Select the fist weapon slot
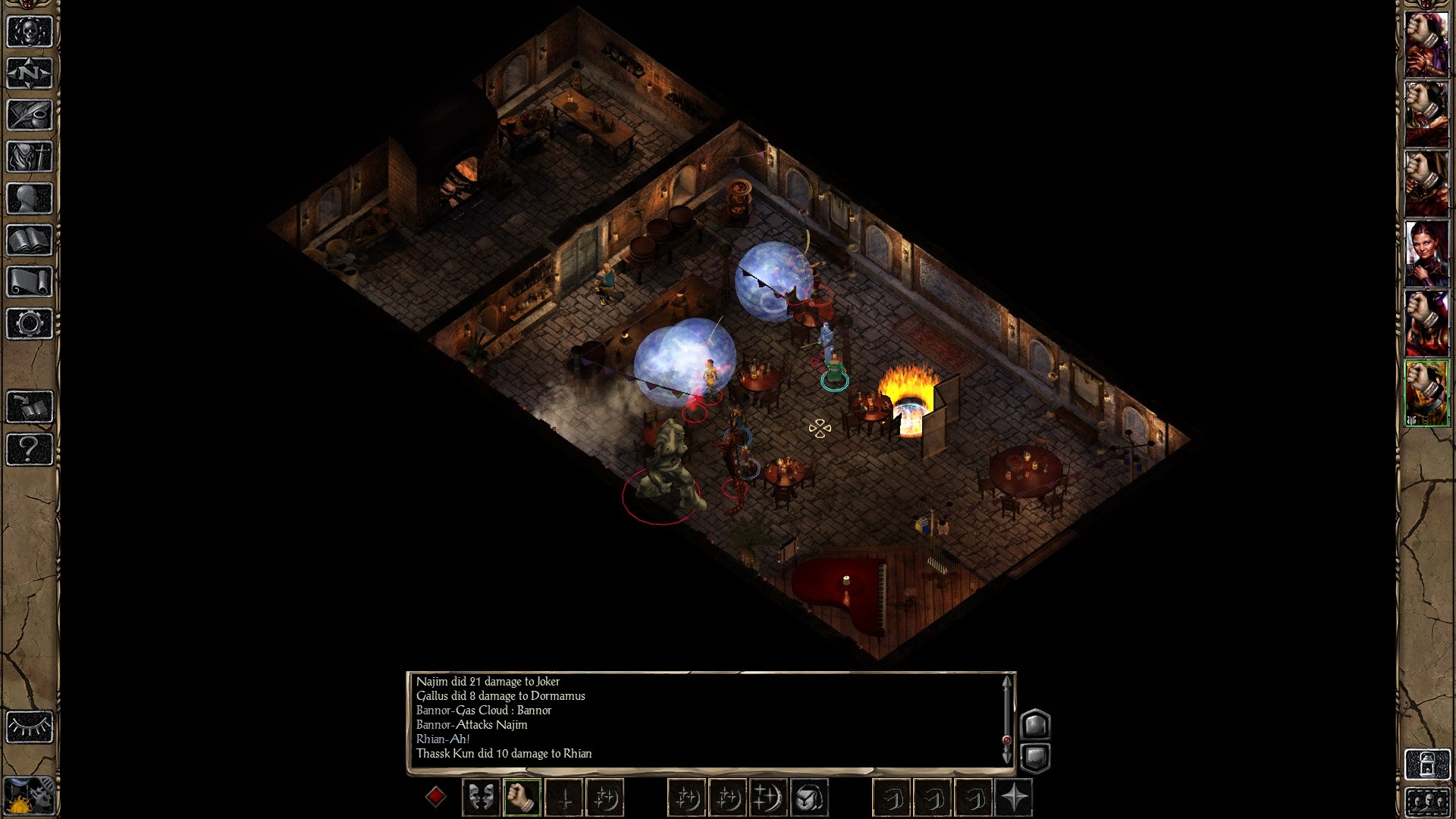The image size is (1456, 819). (x=522, y=798)
